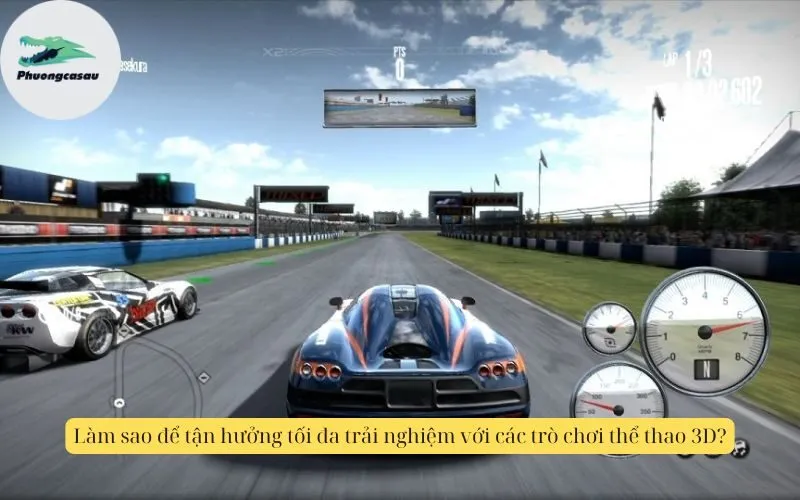The image size is (800, 500).
Task: Select the rear-view mirror display
Action: 399,108
